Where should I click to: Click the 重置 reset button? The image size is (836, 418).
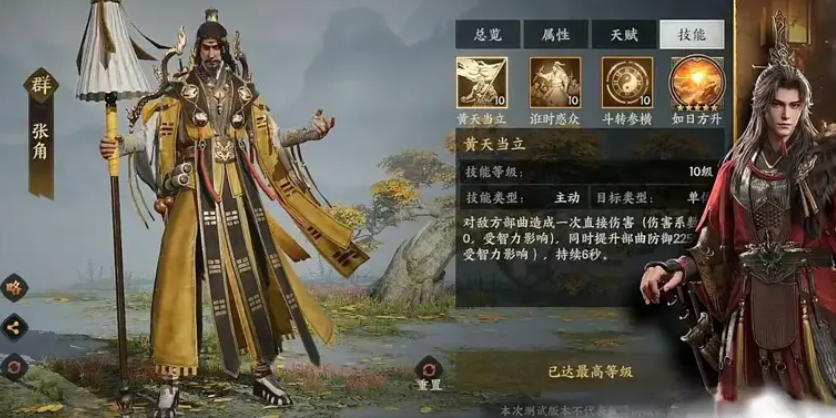point(429,369)
